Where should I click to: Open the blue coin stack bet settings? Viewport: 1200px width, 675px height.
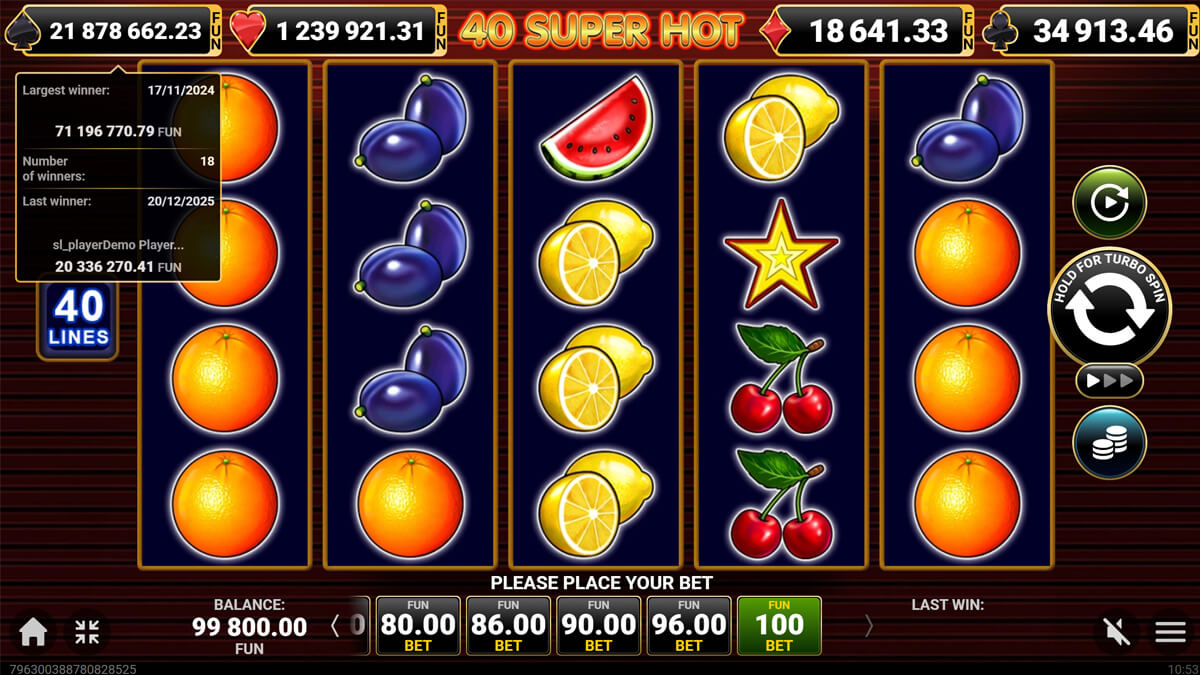coord(1109,442)
